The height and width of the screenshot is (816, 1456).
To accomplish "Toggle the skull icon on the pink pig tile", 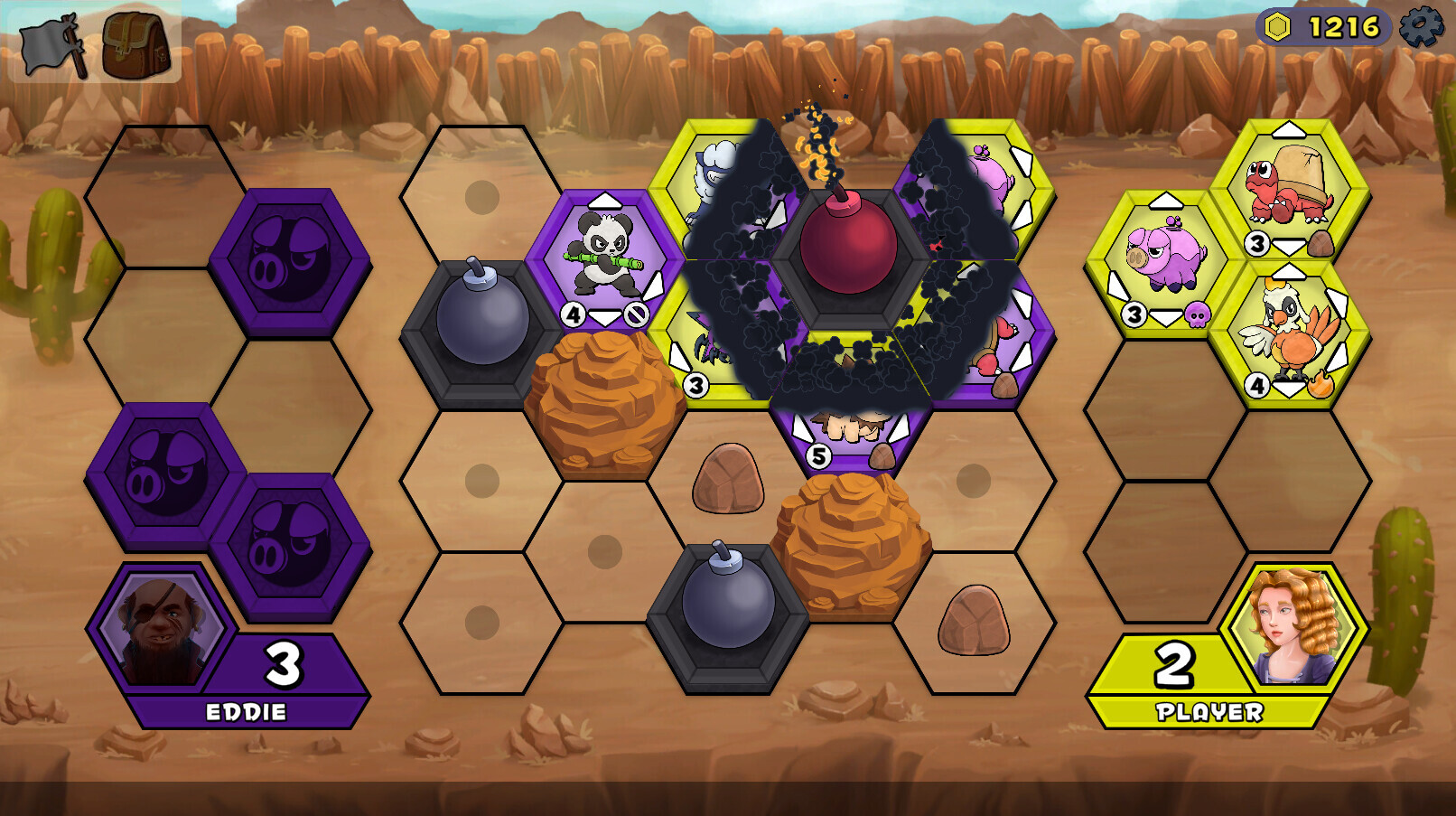I will point(1196,316).
